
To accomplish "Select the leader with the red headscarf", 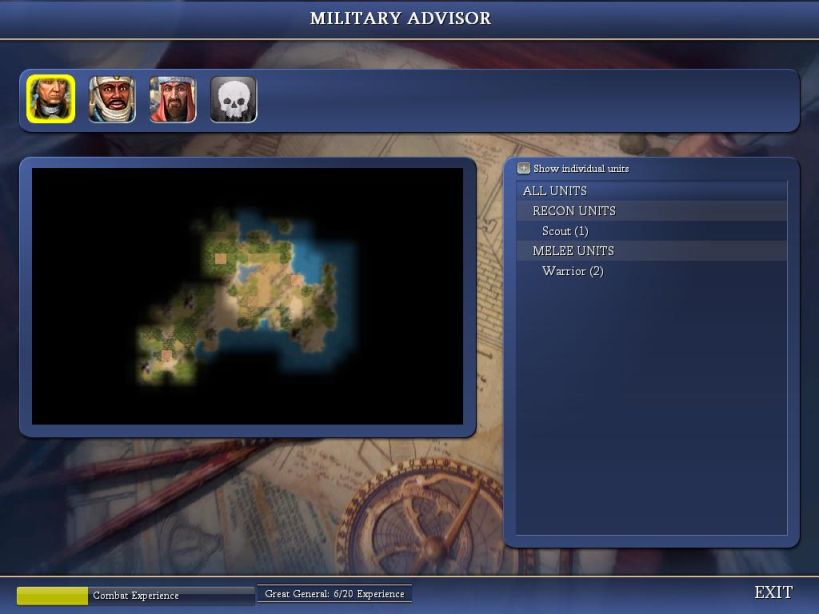I will [173, 100].
